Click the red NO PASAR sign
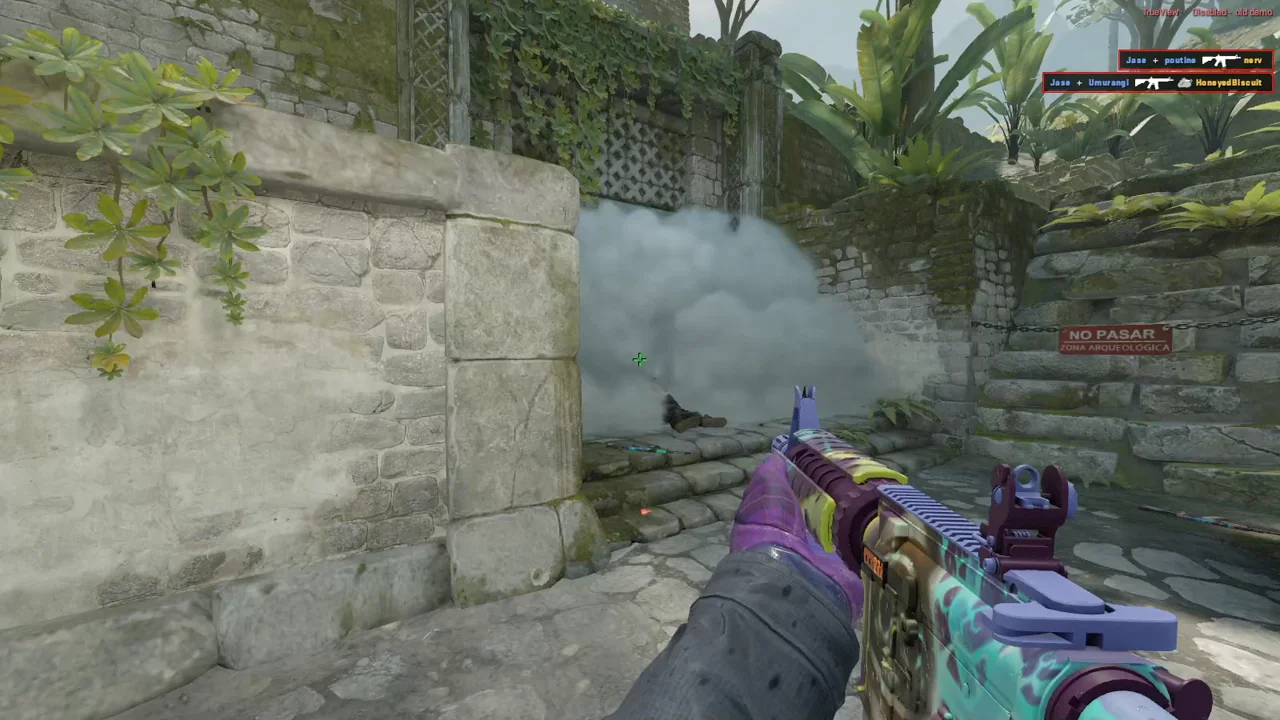 point(1115,340)
